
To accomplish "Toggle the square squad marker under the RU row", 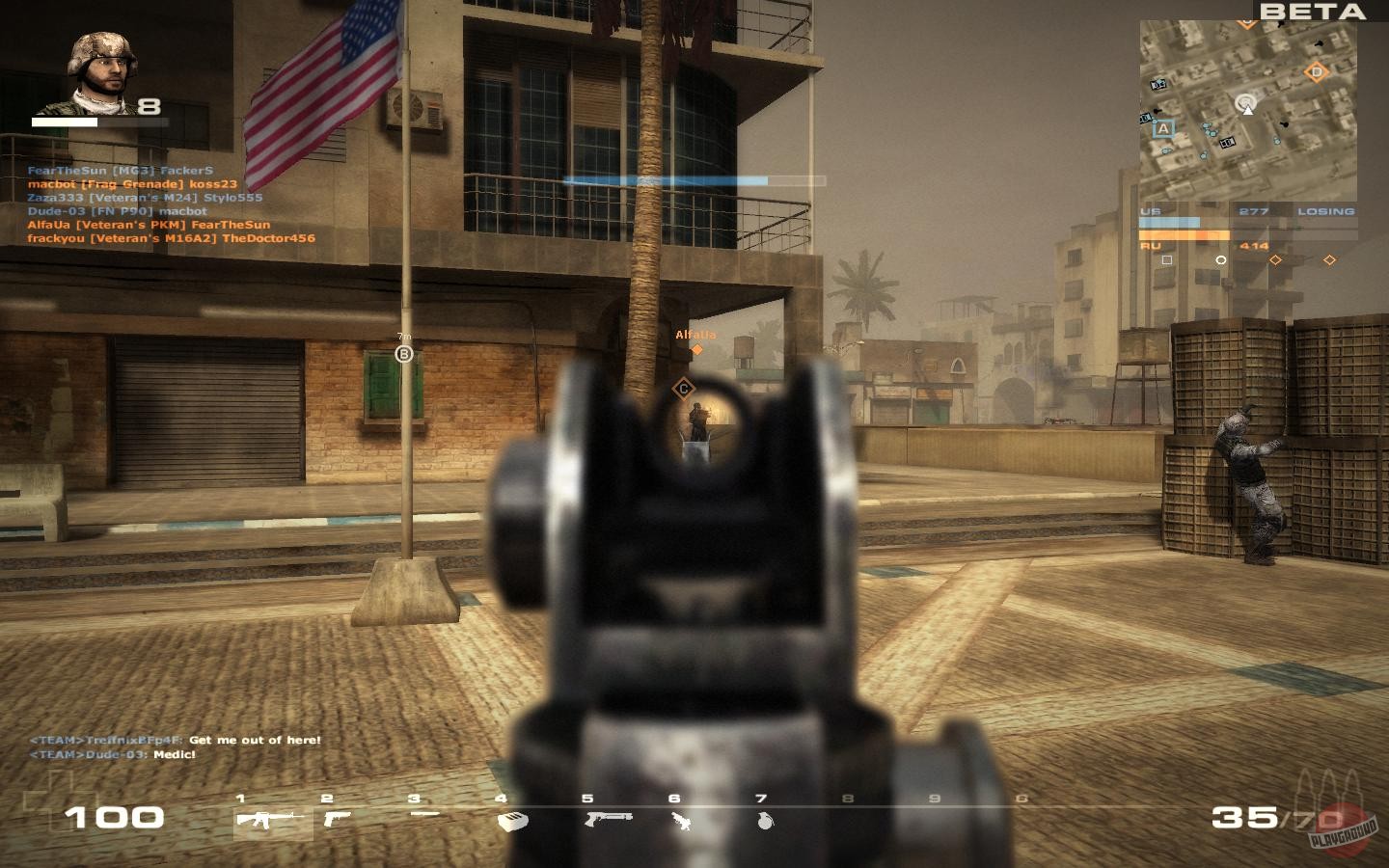I will [1169, 259].
